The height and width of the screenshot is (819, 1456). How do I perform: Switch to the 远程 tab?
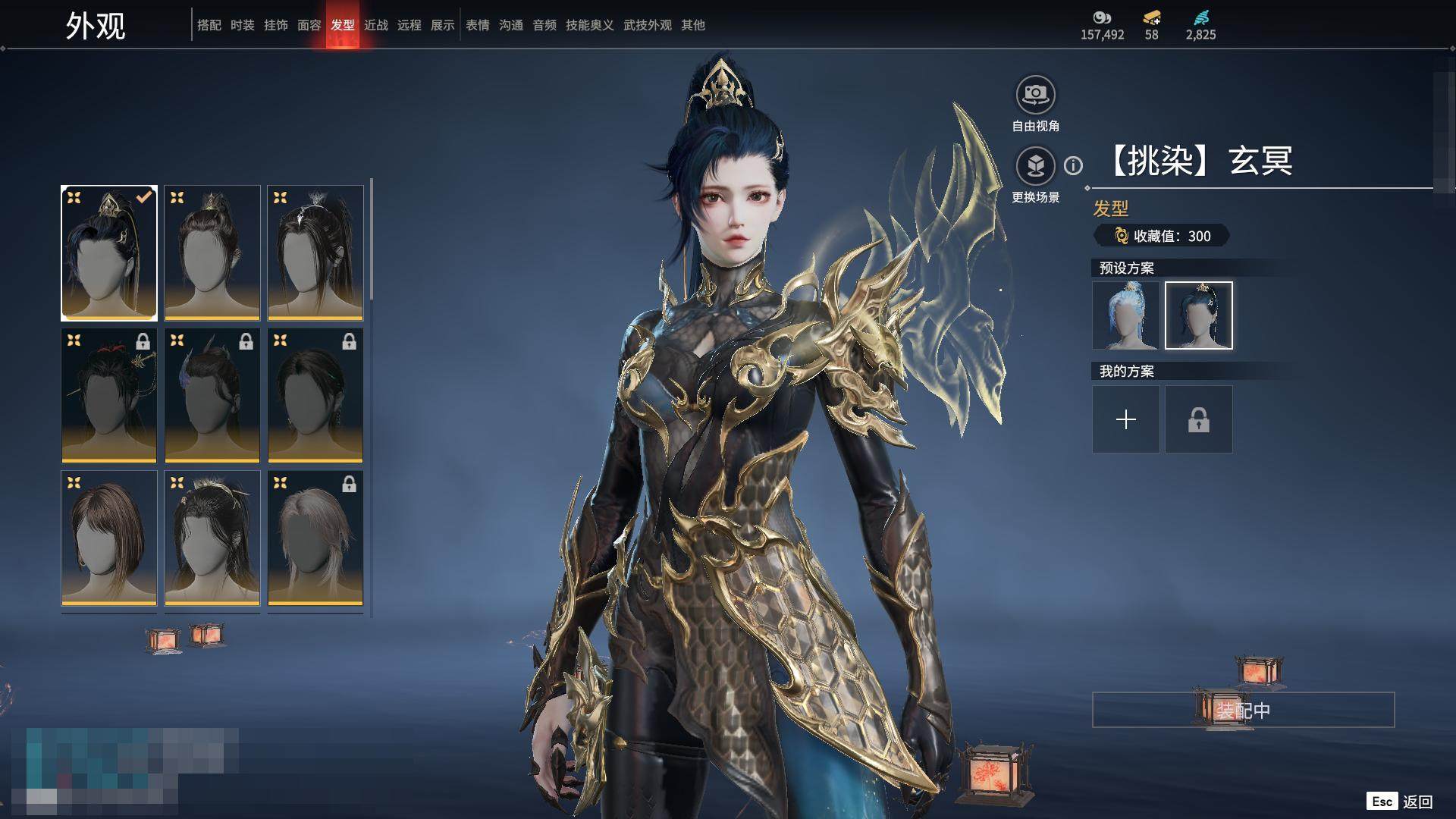[409, 25]
